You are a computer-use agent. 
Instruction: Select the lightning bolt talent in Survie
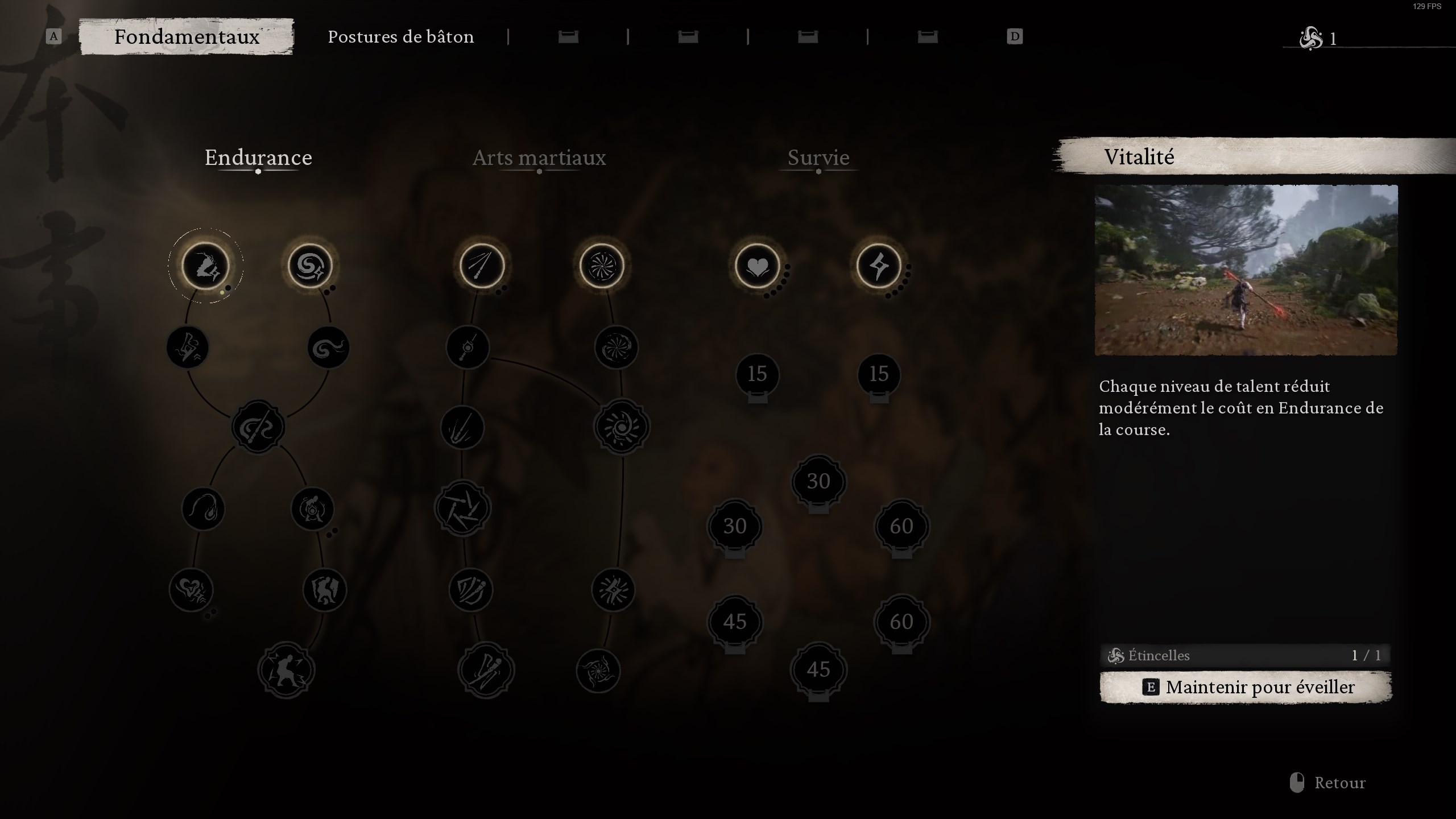(879, 266)
